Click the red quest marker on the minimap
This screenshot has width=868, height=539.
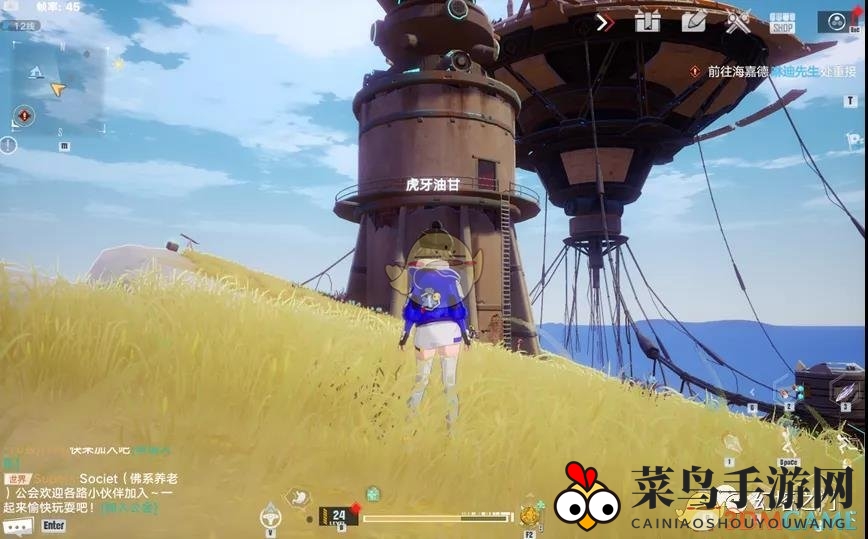click(x=25, y=116)
